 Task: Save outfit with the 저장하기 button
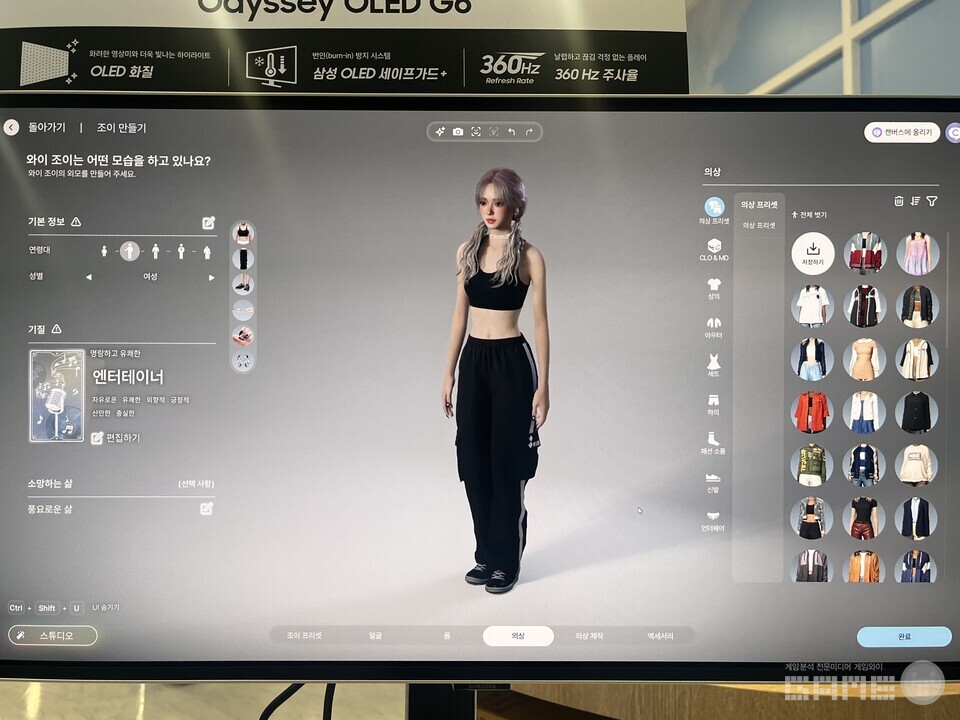813,252
